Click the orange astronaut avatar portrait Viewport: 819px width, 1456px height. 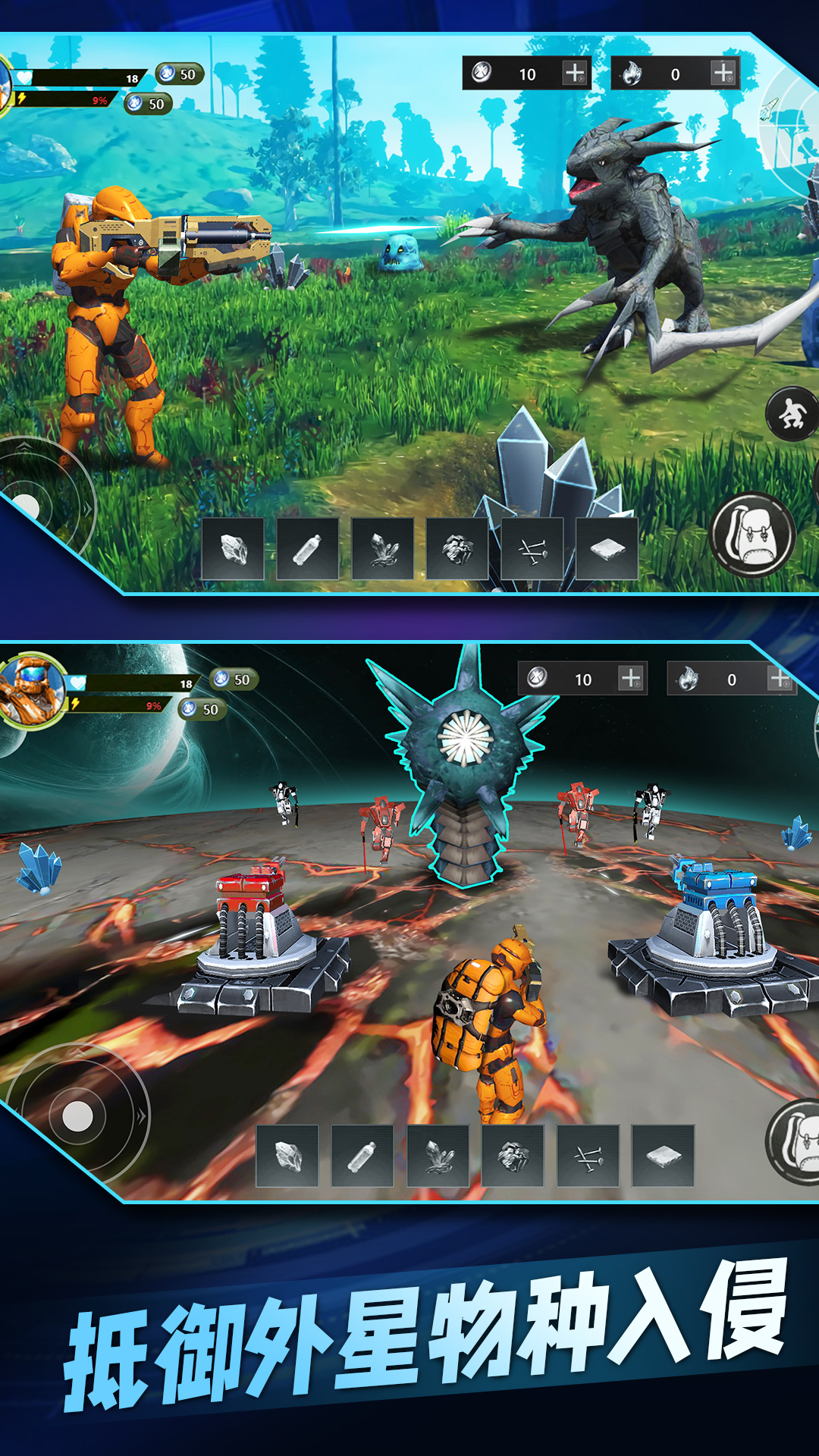pos(32,690)
